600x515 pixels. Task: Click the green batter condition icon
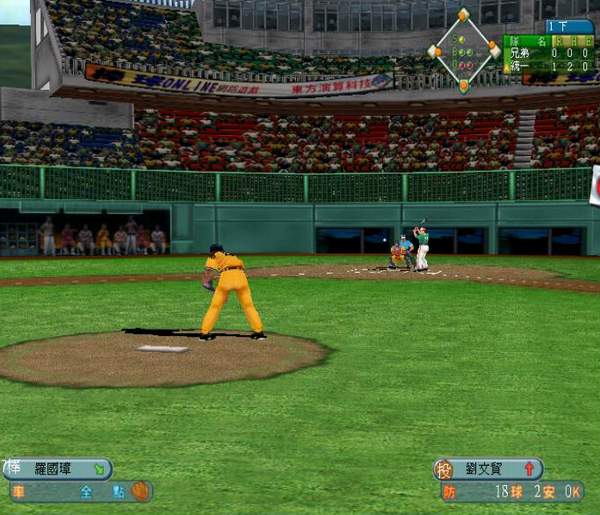[98, 468]
